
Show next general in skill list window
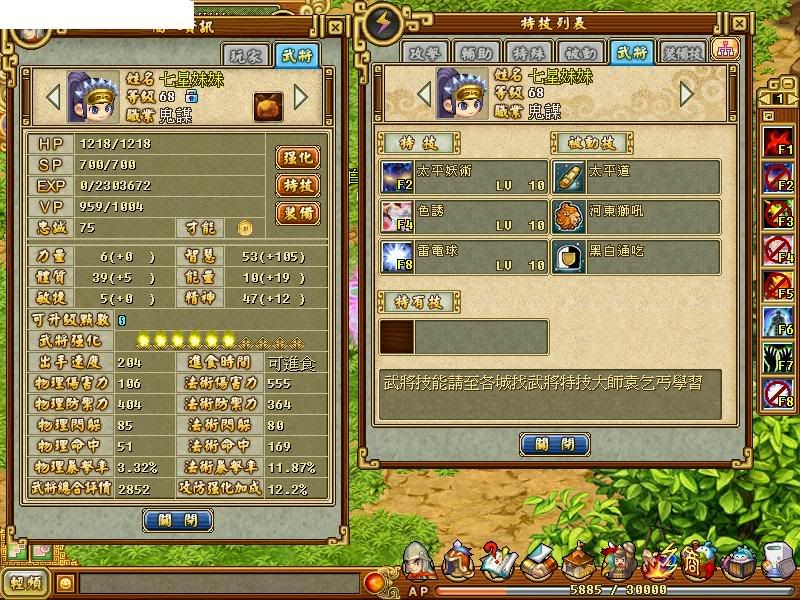(x=686, y=94)
